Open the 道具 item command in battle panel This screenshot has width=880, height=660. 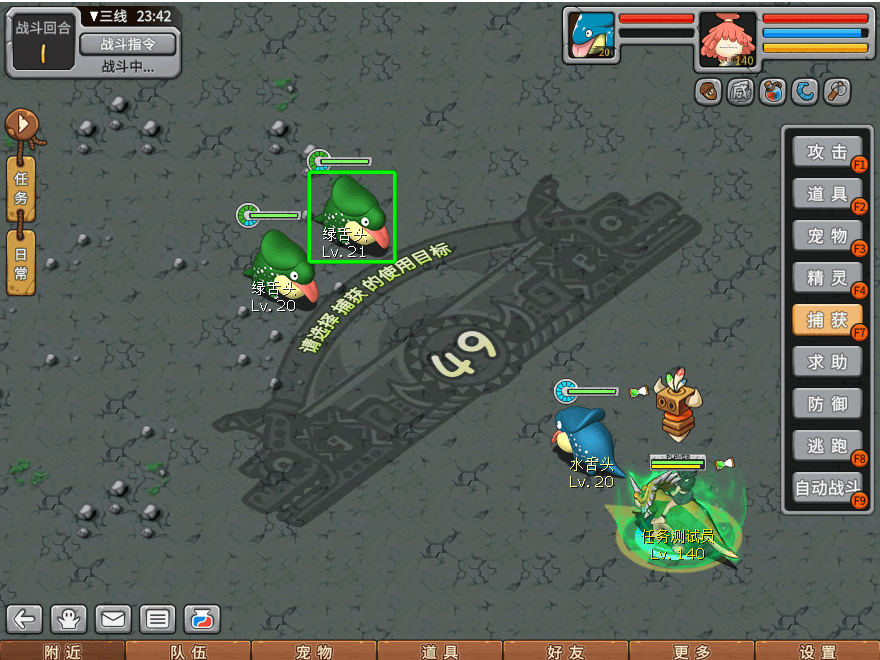pyautogui.click(x=826, y=194)
